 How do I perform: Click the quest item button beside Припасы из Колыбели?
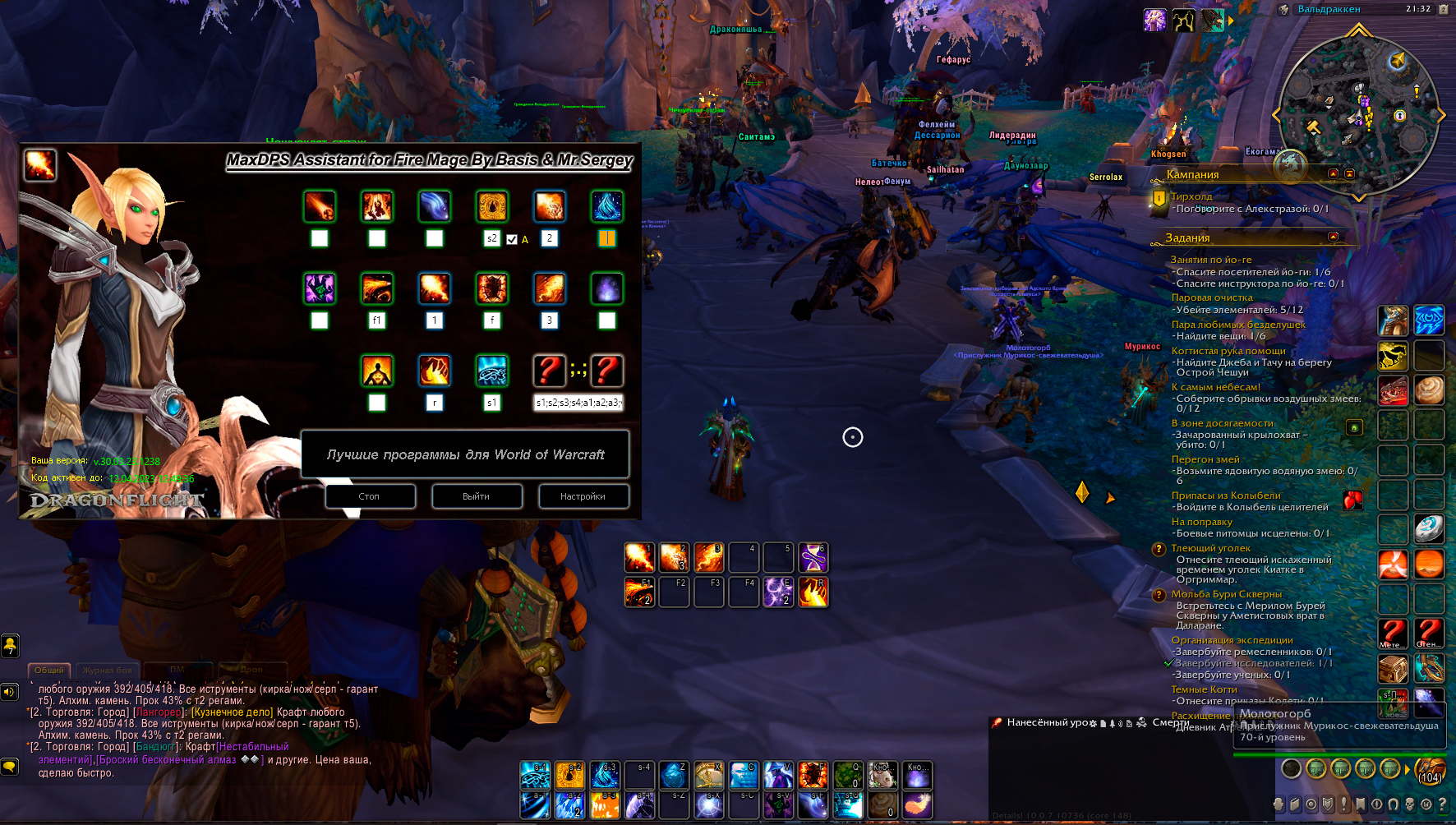click(x=1352, y=500)
